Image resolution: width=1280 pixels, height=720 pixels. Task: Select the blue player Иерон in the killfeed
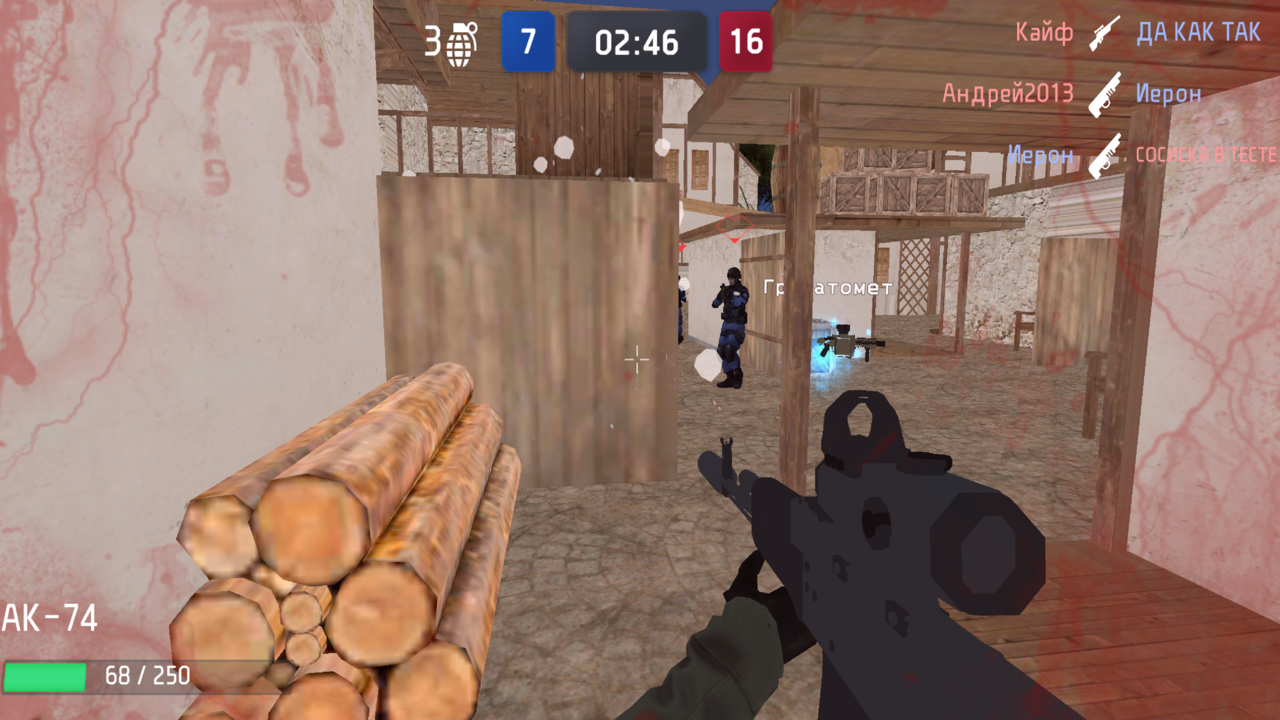pos(1040,155)
